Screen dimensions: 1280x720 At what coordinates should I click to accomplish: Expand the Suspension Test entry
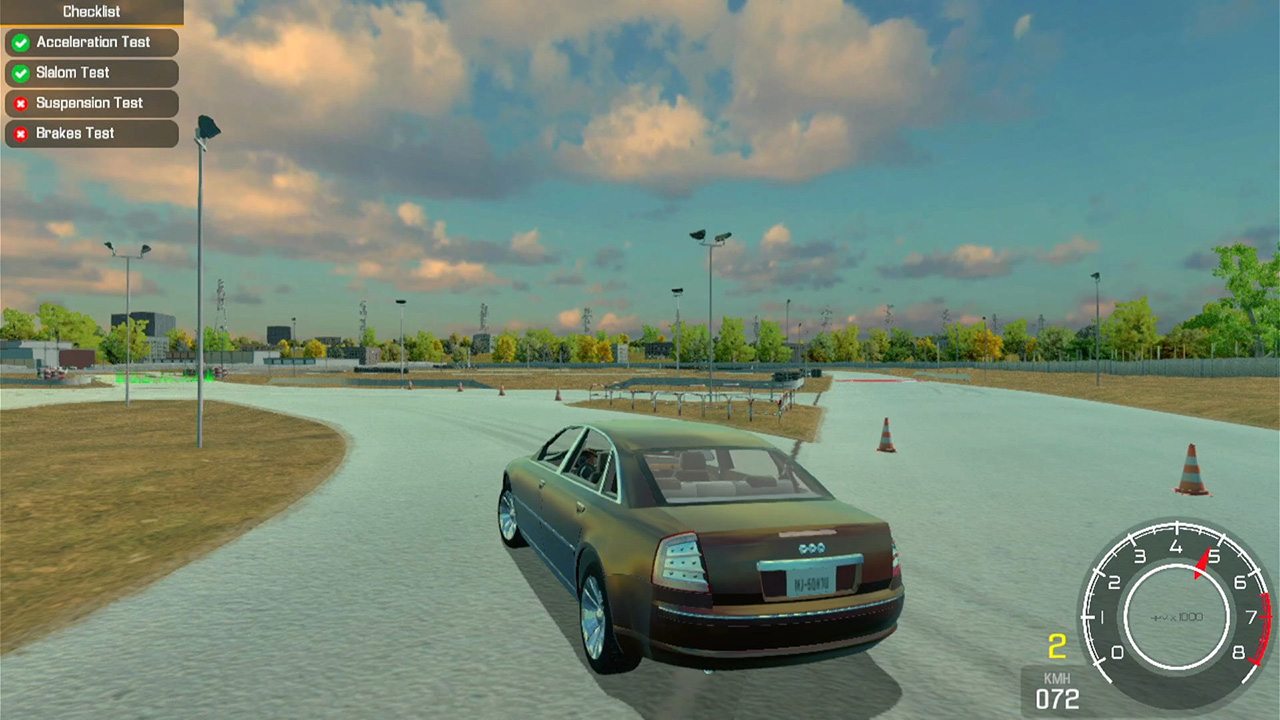click(90, 103)
